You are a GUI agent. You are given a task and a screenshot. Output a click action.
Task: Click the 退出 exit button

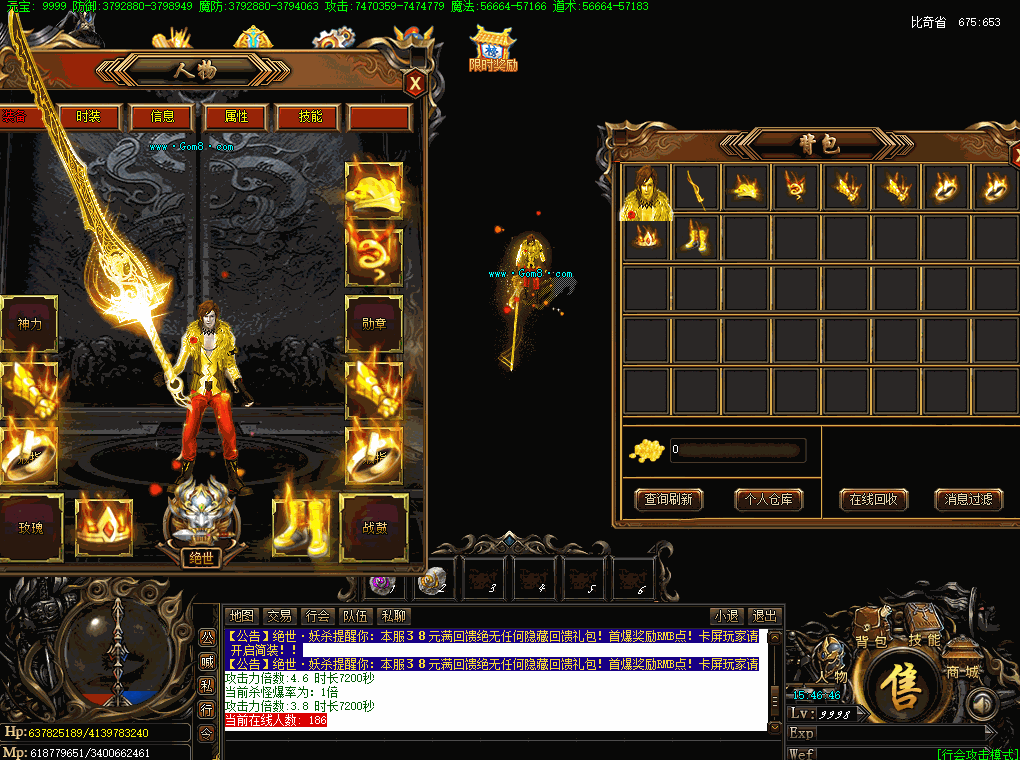pos(765,616)
